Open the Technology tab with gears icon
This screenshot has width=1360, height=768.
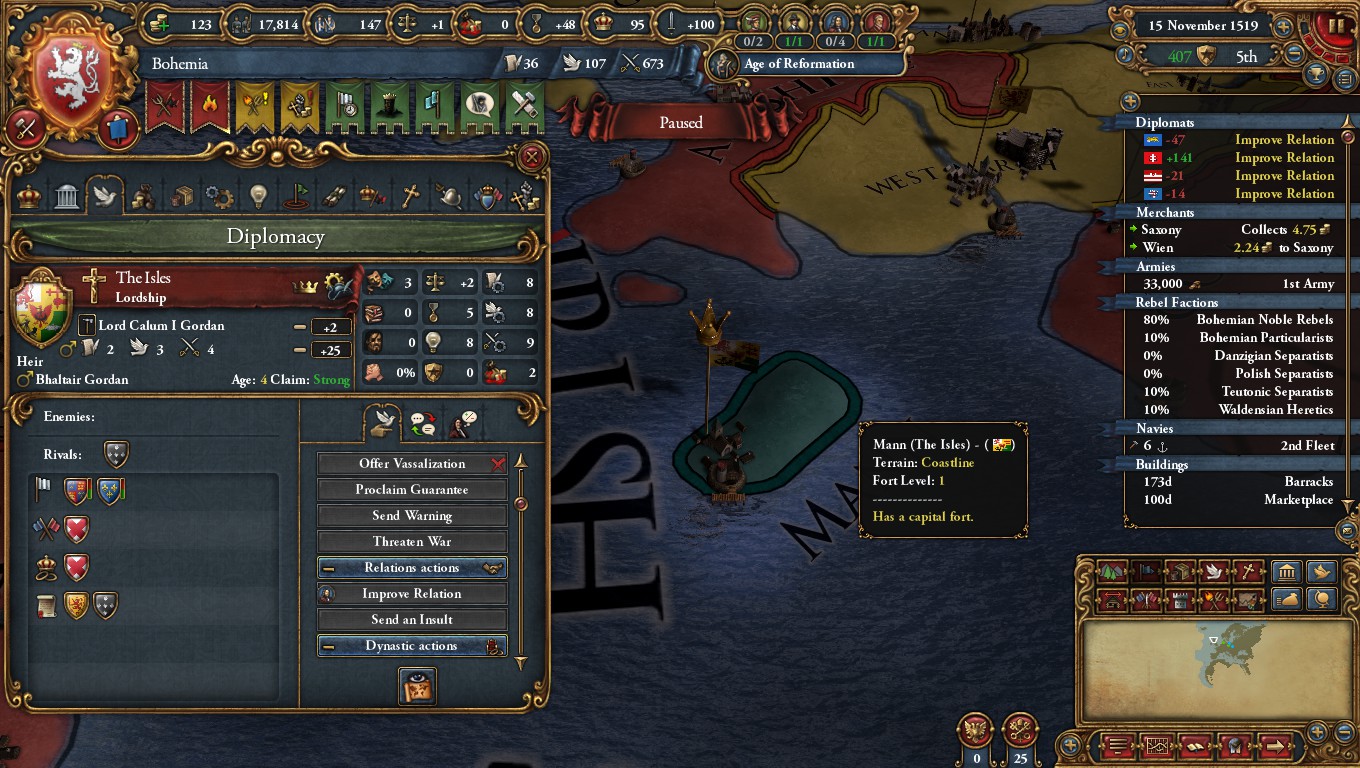pos(218,195)
